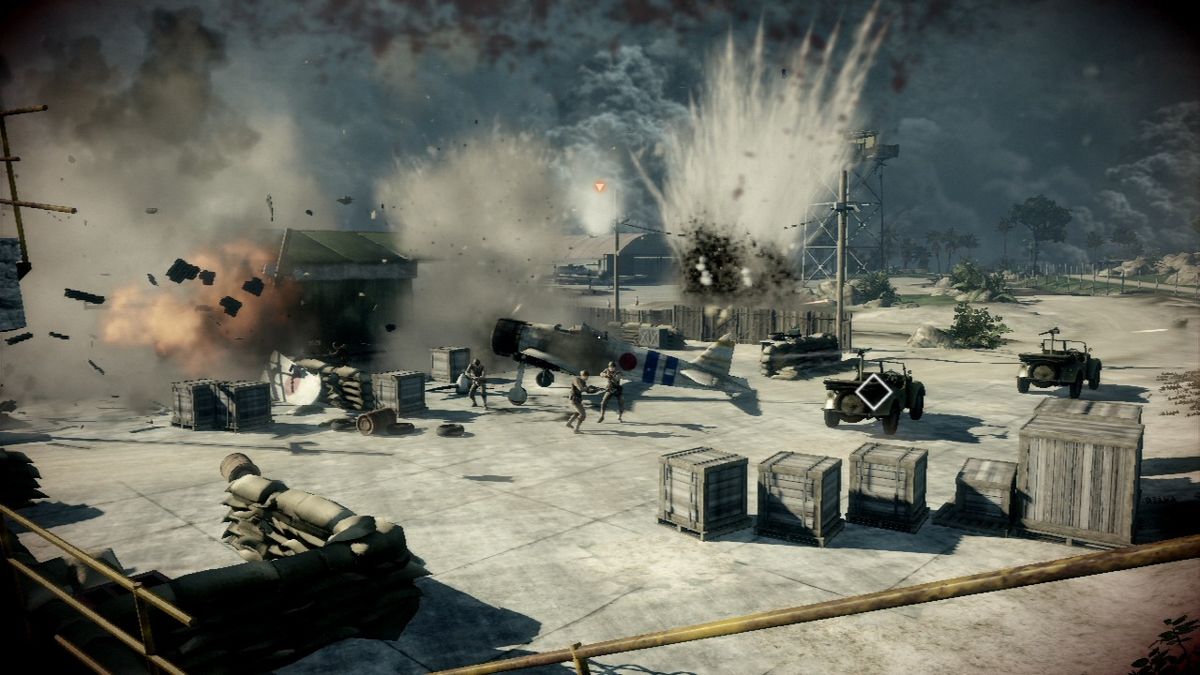
Task: Click the white diamond objective marker
Action: click(x=874, y=392)
